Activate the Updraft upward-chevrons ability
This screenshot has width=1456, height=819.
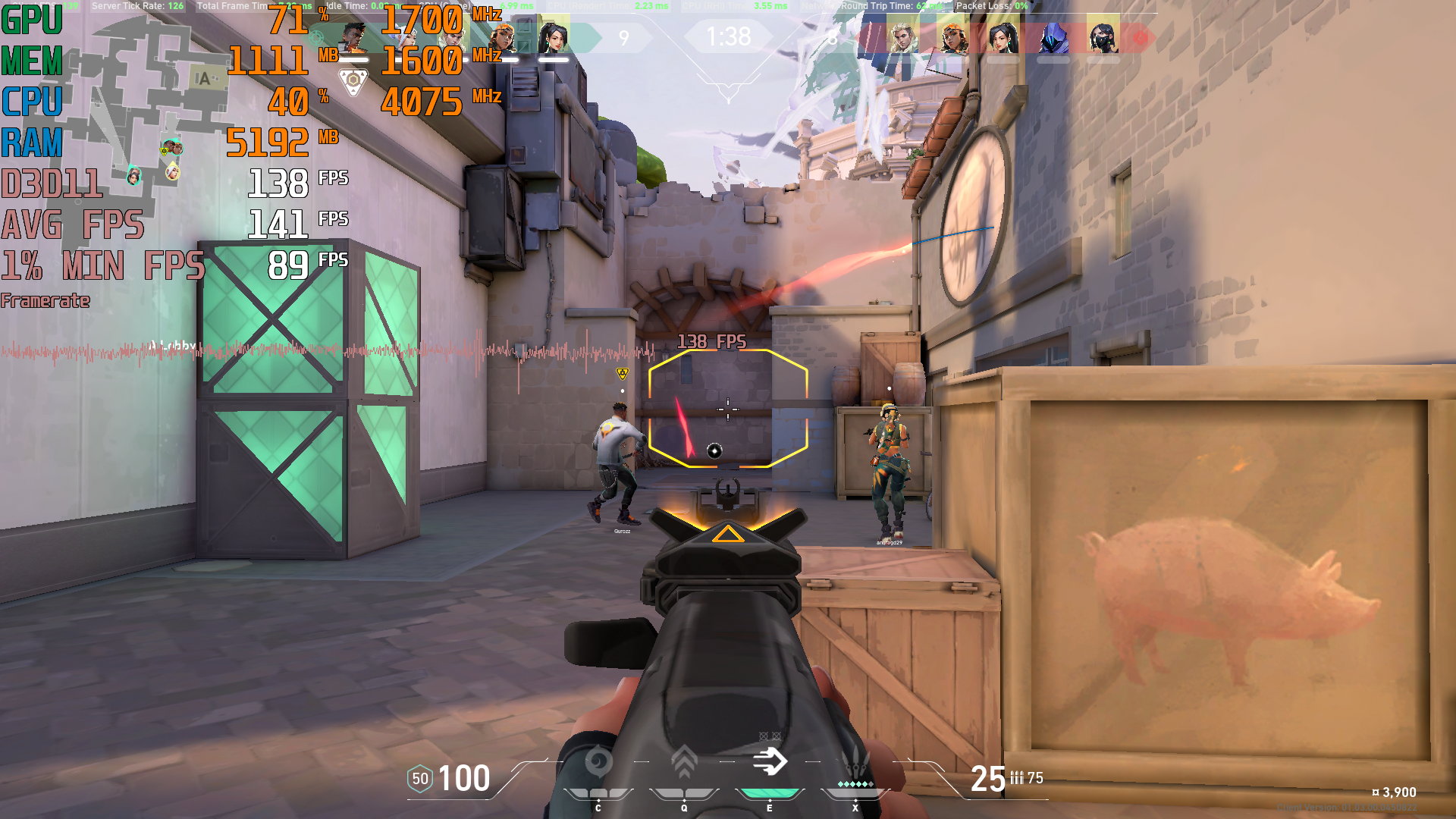[684, 761]
